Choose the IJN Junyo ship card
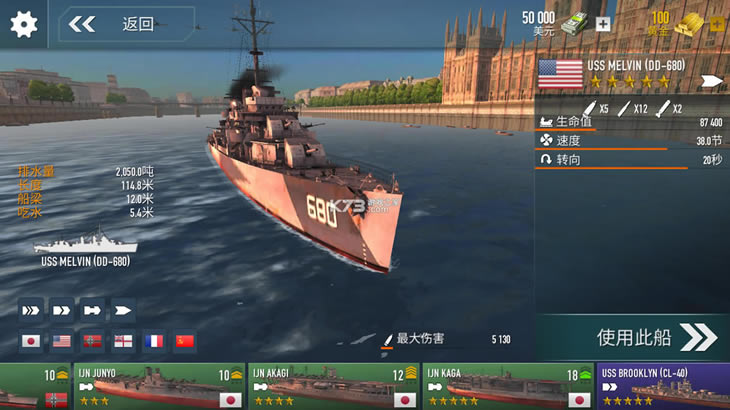This screenshot has width=730, height=410. pyautogui.click(x=160, y=387)
